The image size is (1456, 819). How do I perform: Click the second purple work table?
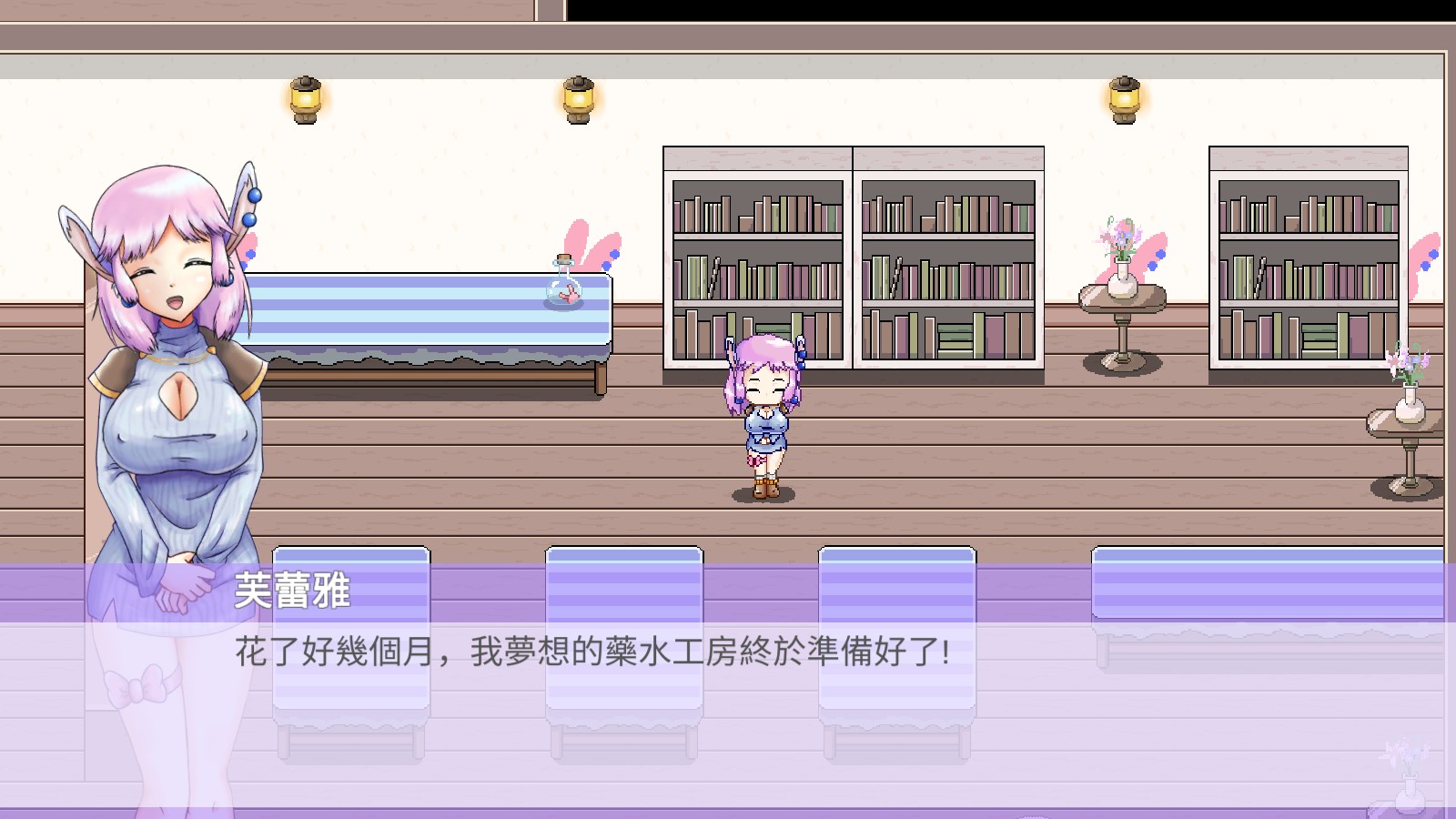click(x=623, y=637)
